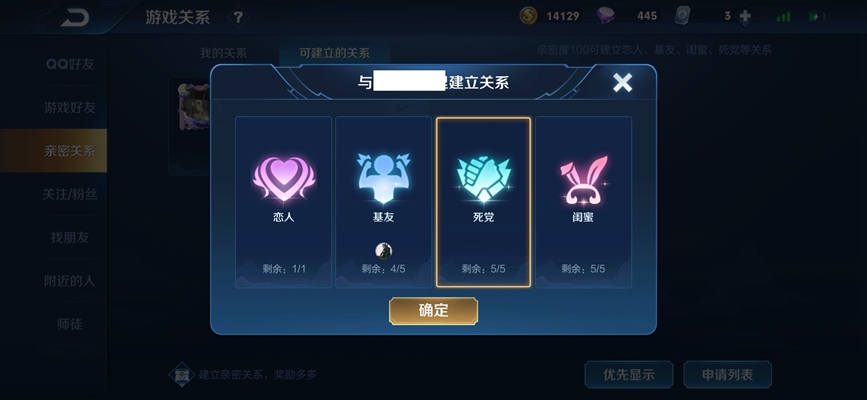Pick the 闺蜜 bunny ears card

point(583,202)
